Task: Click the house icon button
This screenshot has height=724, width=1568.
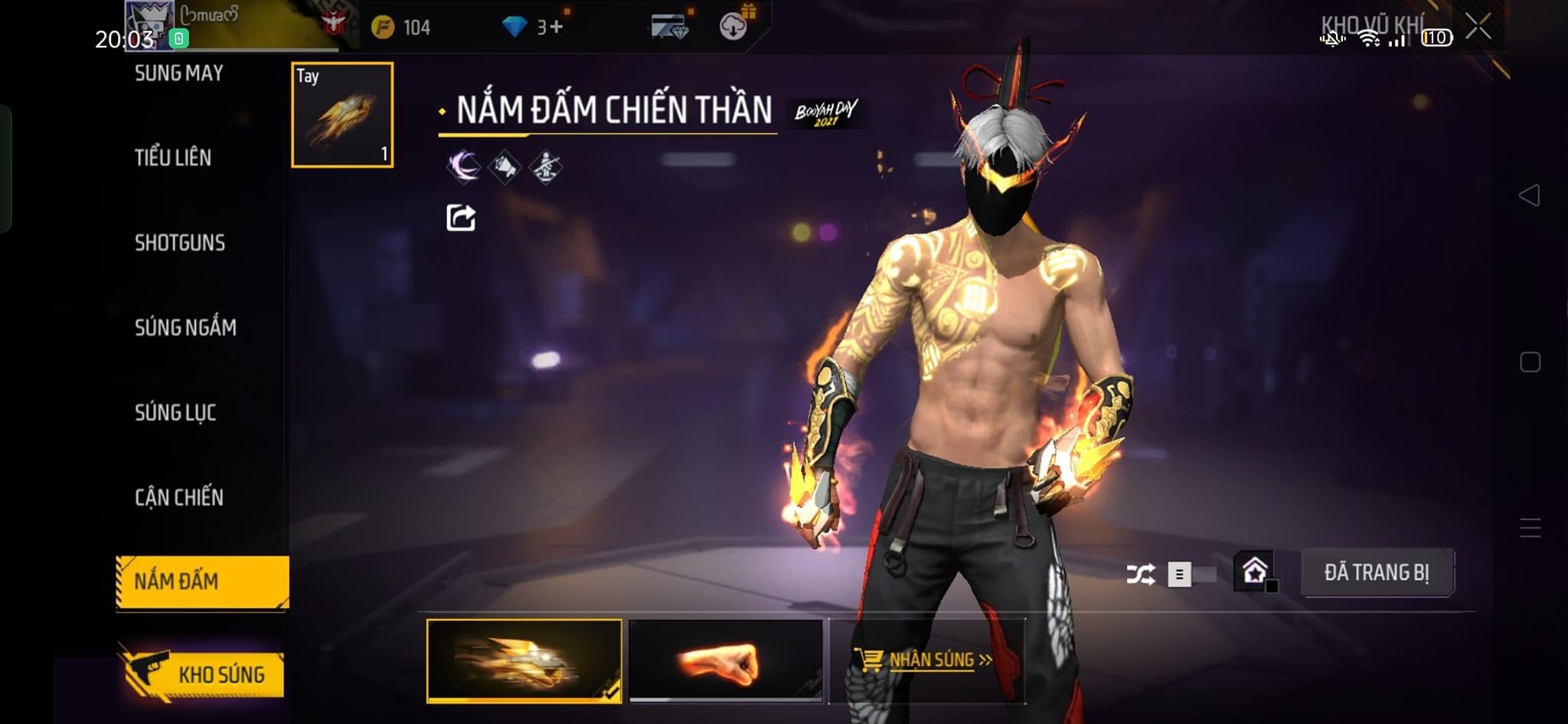Action: (x=1255, y=572)
